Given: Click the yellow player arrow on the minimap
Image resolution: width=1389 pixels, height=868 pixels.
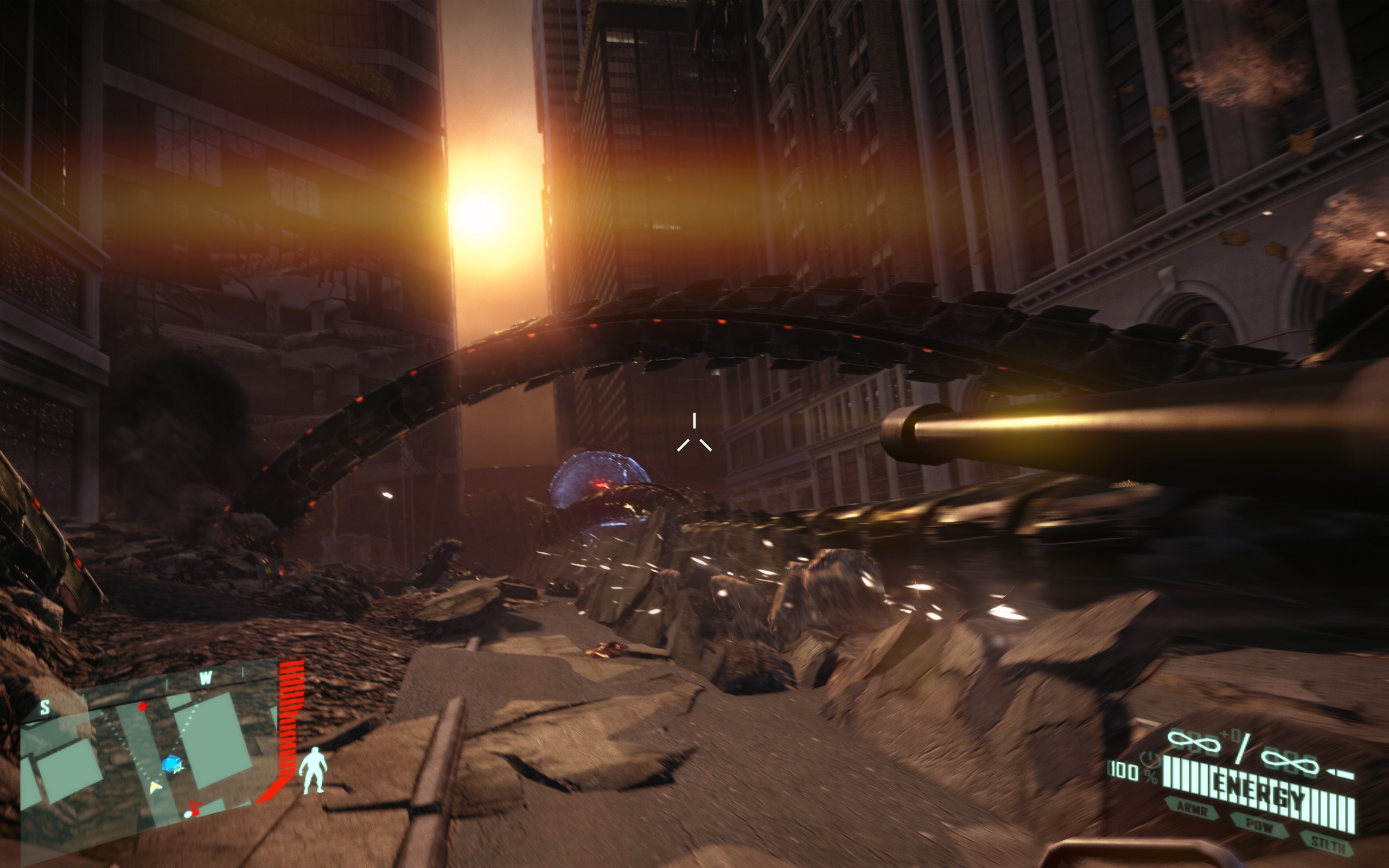Looking at the screenshot, I should click(x=155, y=787).
